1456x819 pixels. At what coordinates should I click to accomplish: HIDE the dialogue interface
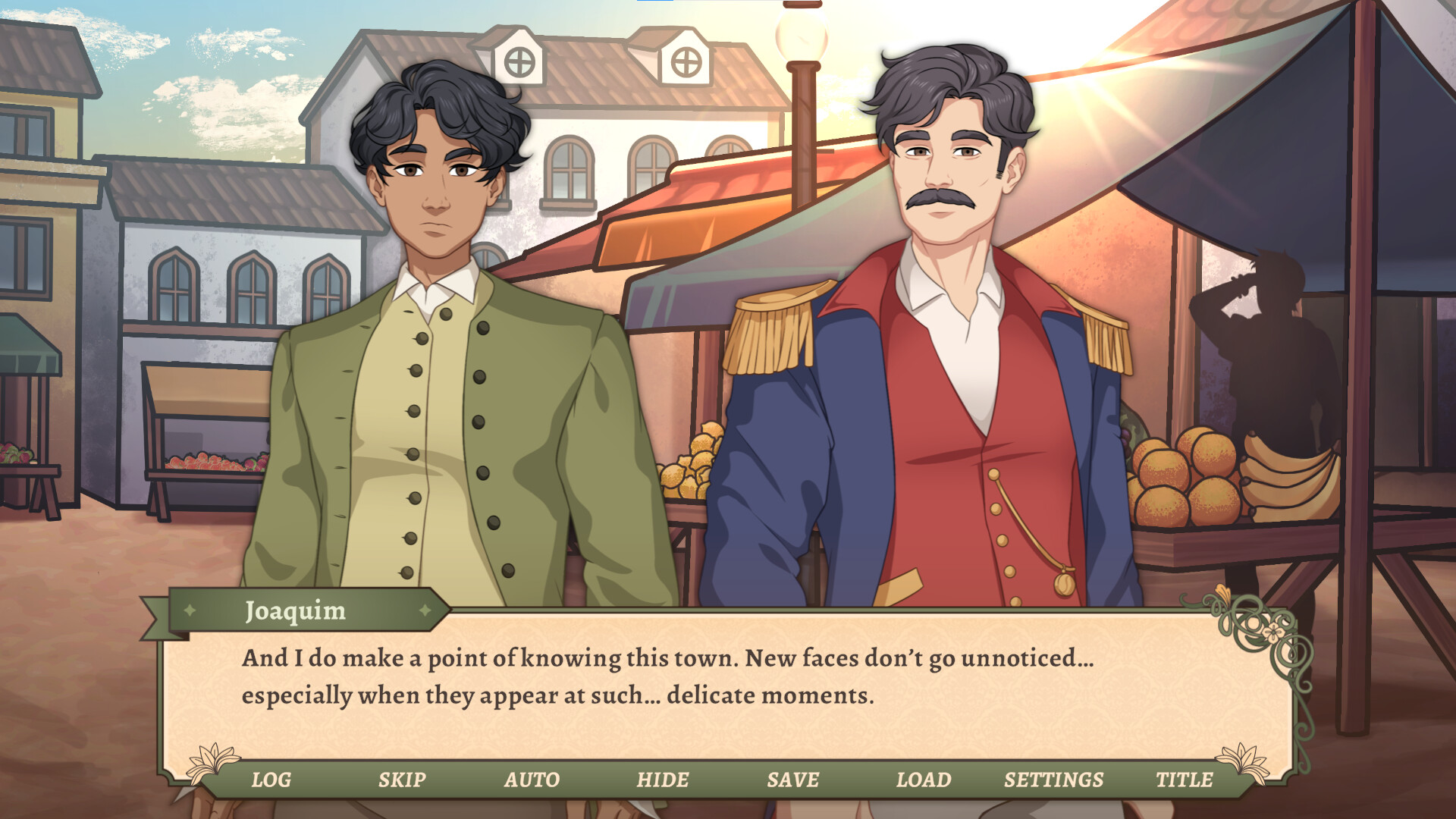[663, 779]
